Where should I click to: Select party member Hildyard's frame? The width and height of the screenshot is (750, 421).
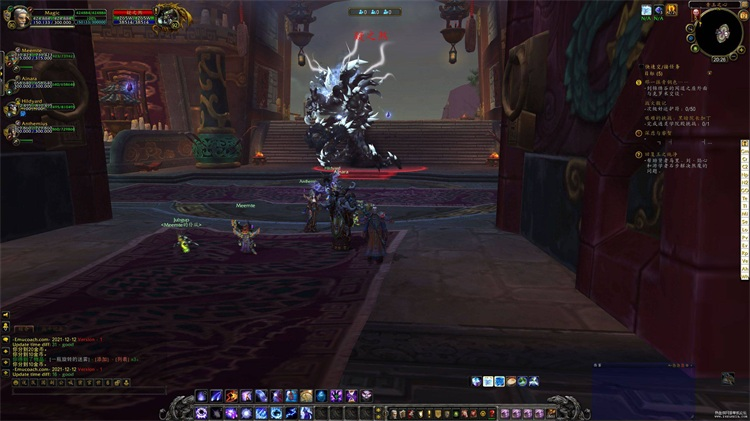[12, 107]
